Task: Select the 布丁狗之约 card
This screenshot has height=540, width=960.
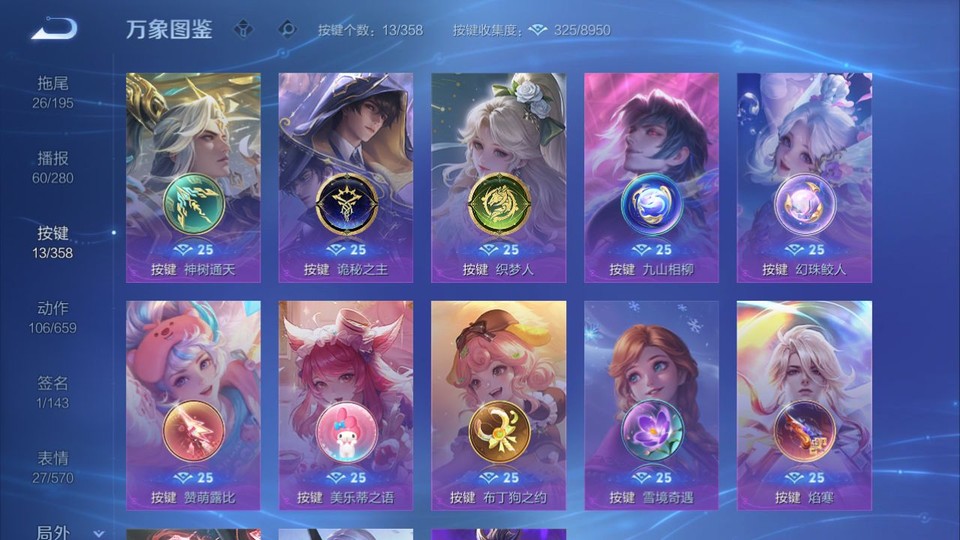Action: 498,405
